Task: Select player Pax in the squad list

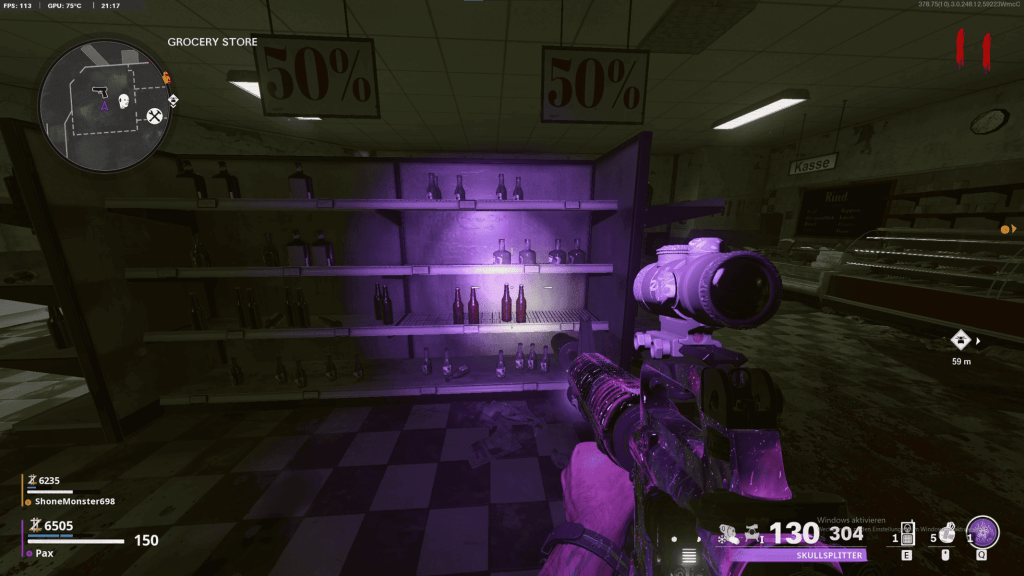Action: pyautogui.click(x=45, y=553)
